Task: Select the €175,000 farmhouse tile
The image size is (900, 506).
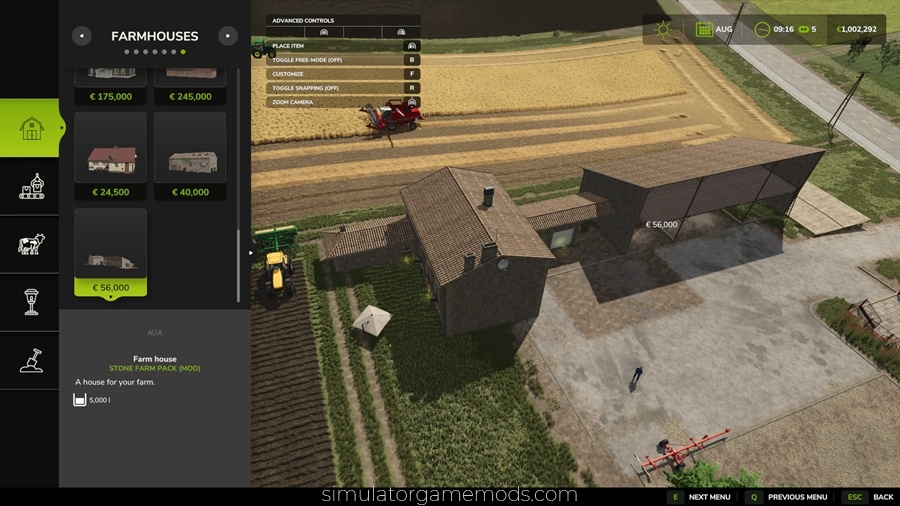Action: tap(110, 84)
